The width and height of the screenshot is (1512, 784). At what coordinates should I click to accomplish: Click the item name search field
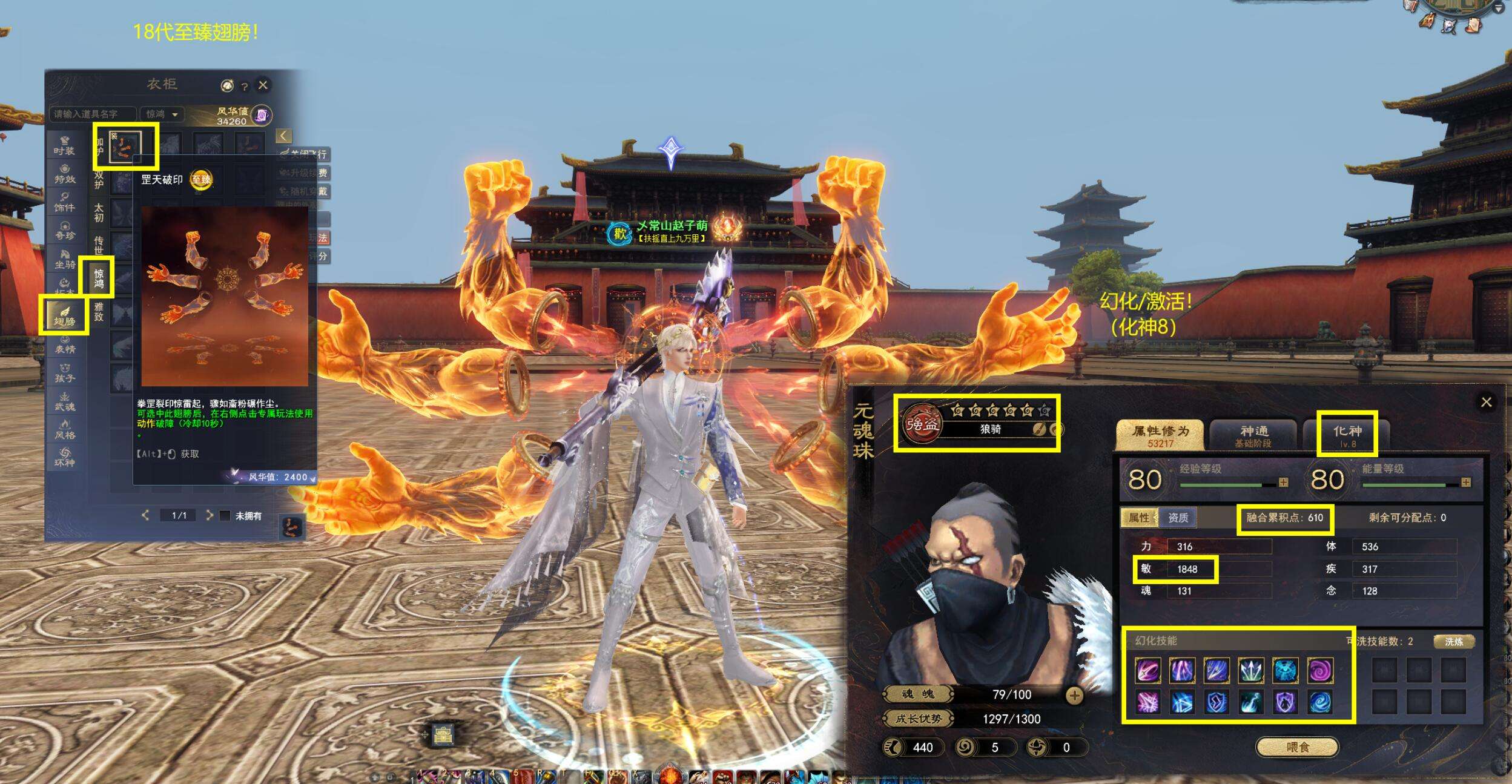click(x=93, y=114)
